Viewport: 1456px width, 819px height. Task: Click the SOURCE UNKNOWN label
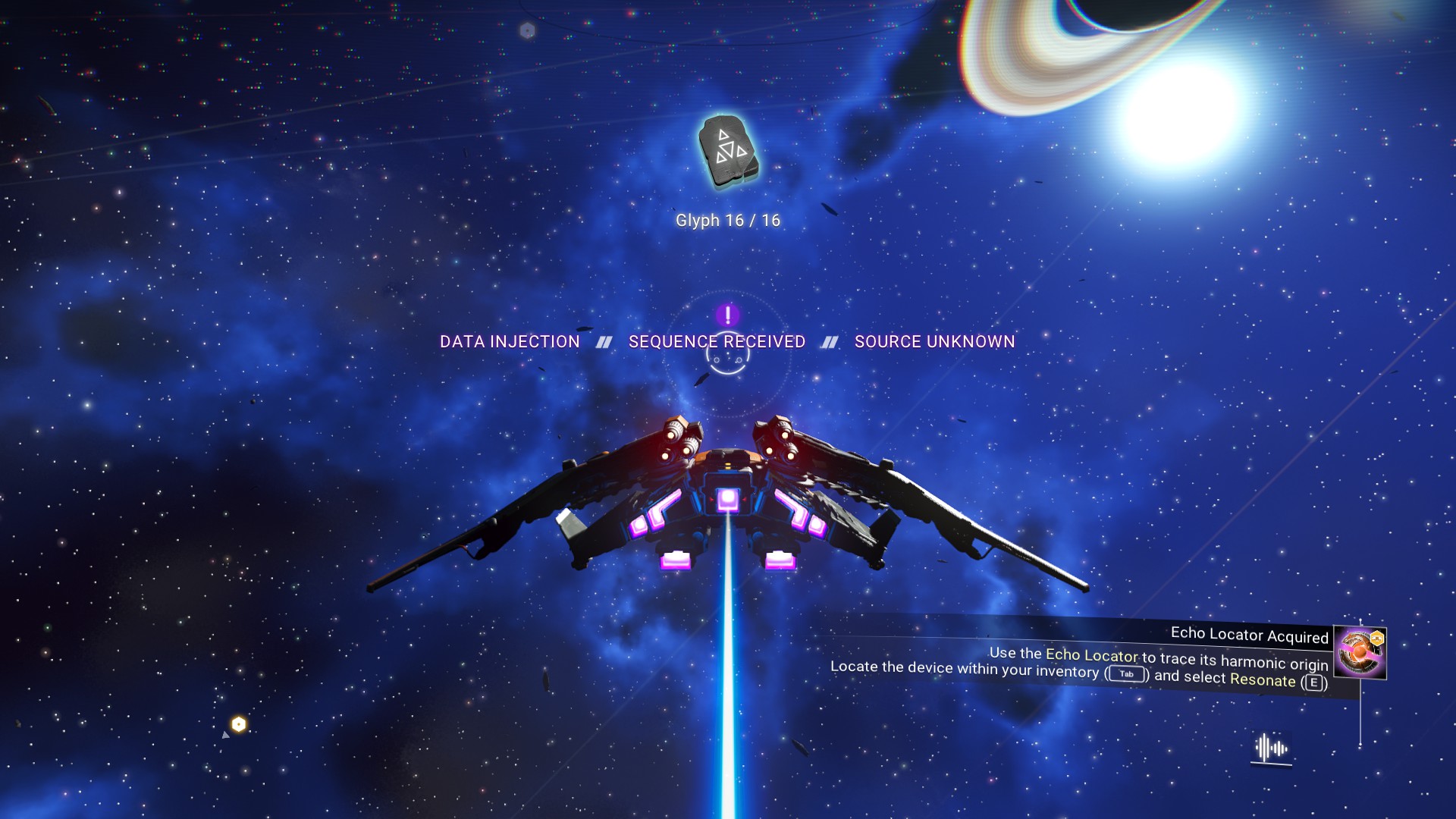pyautogui.click(x=934, y=341)
